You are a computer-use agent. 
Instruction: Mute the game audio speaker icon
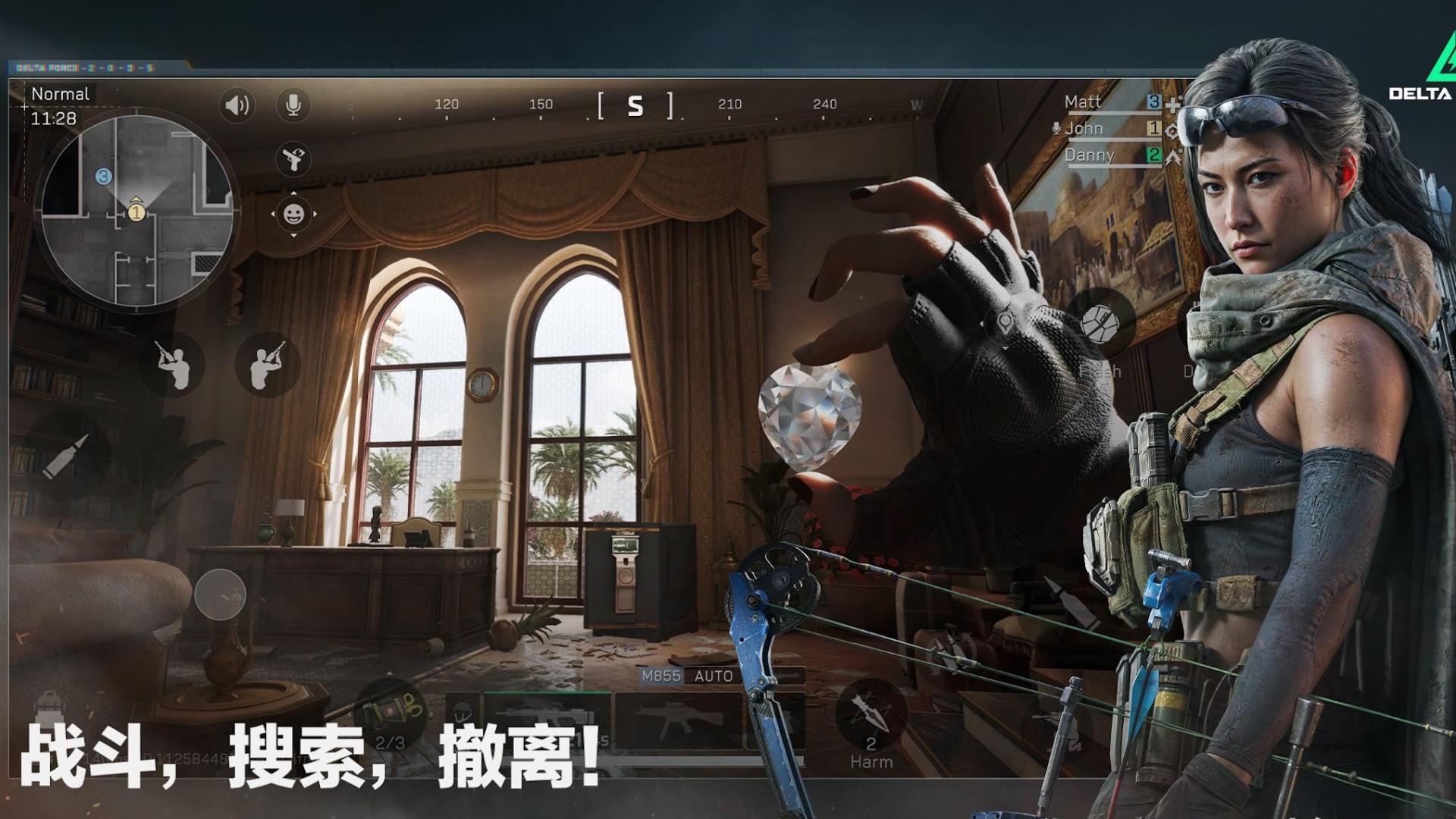[x=237, y=105]
